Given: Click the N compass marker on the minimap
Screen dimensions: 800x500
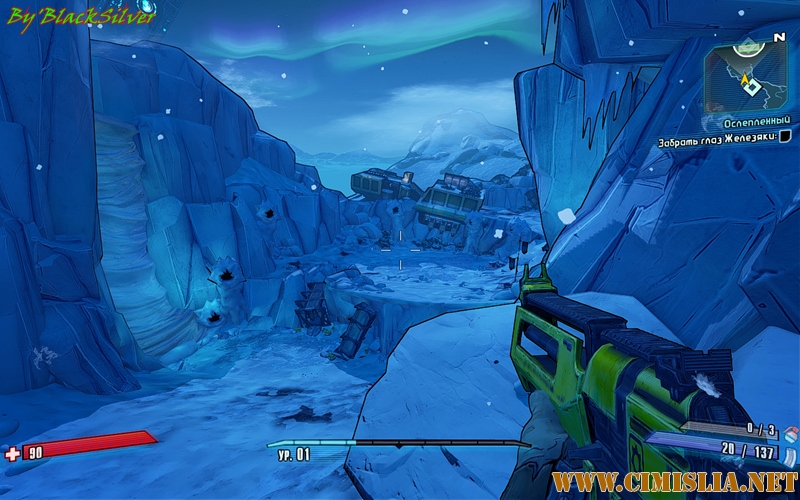Looking at the screenshot, I should tap(778, 37).
